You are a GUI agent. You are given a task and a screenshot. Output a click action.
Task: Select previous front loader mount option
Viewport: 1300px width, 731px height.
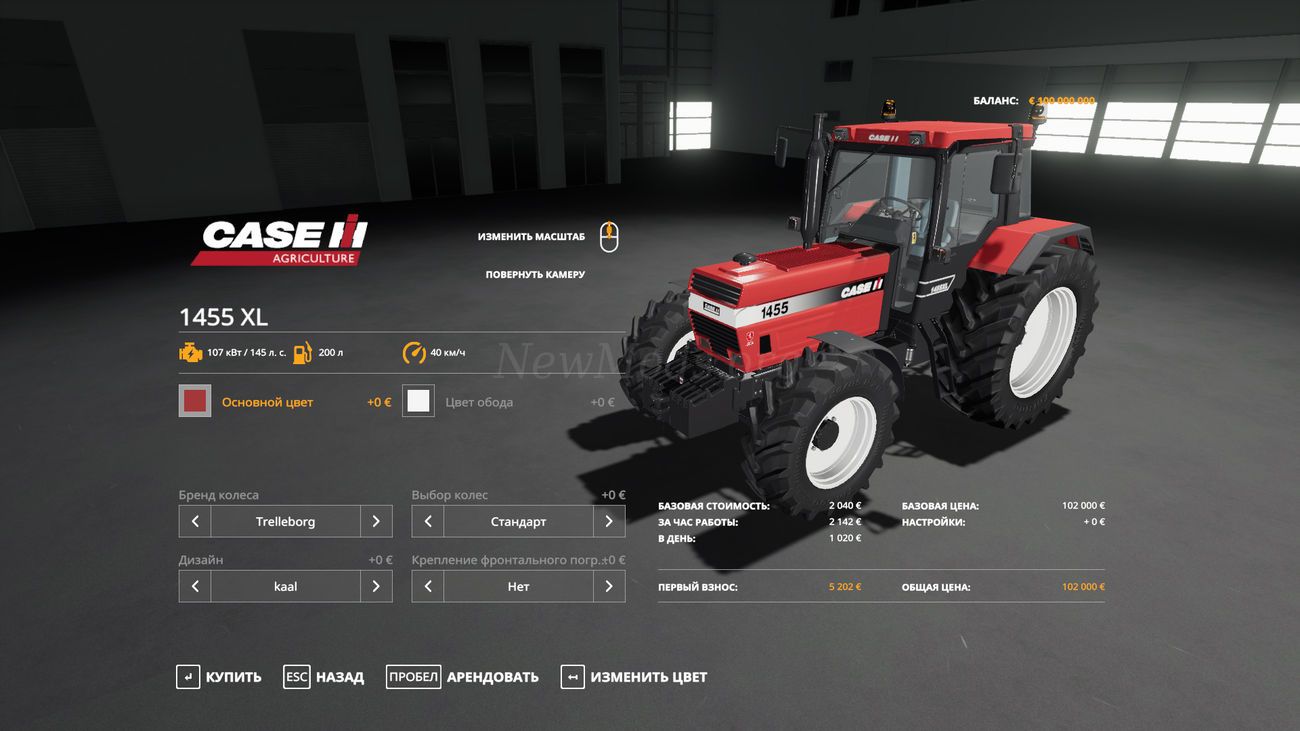point(428,586)
